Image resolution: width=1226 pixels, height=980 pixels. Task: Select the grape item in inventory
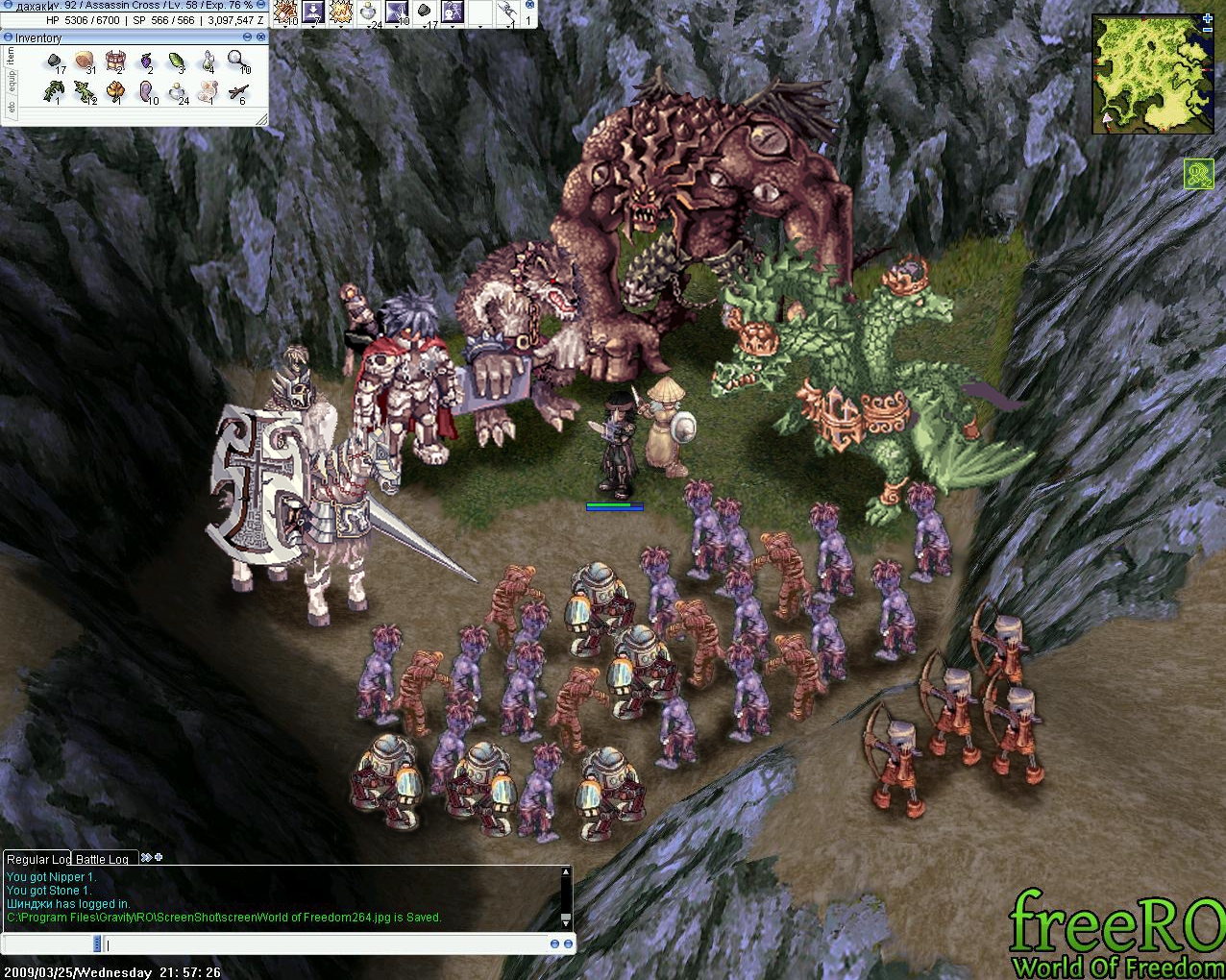[146, 62]
